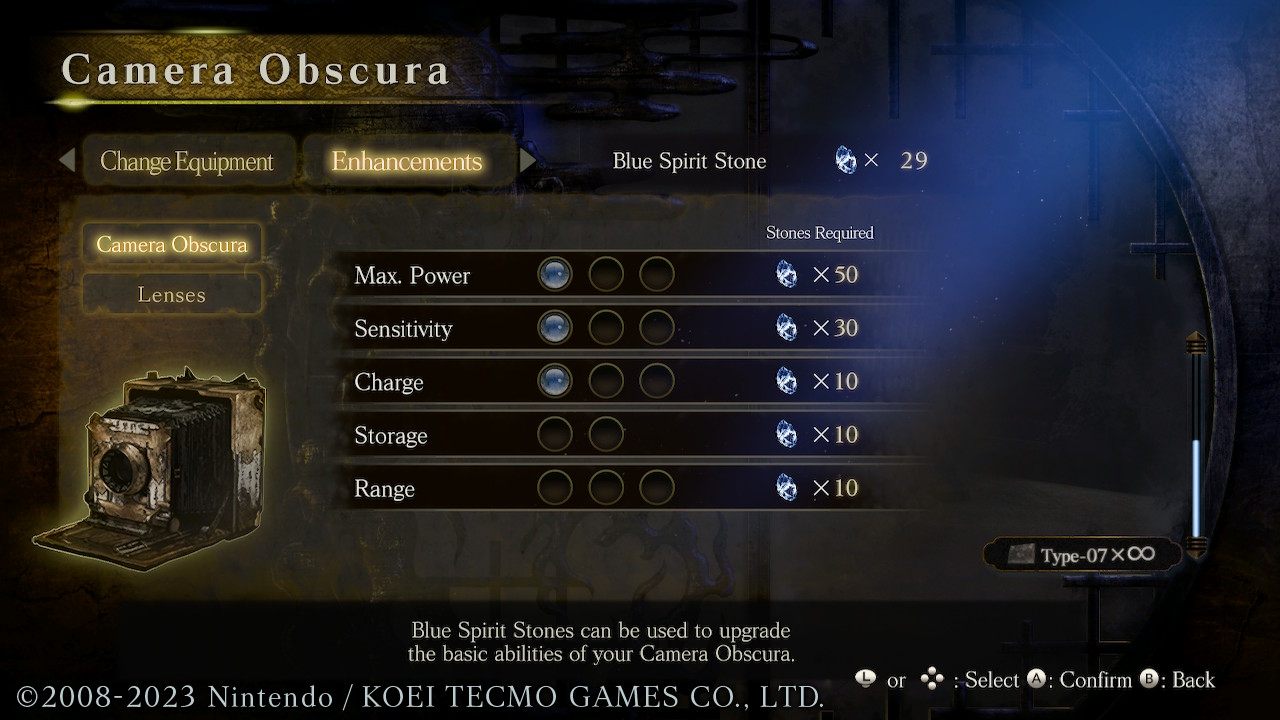Click the empty Range upgrade level track
Image resolution: width=1280 pixels, height=720 pixels.
606,487
